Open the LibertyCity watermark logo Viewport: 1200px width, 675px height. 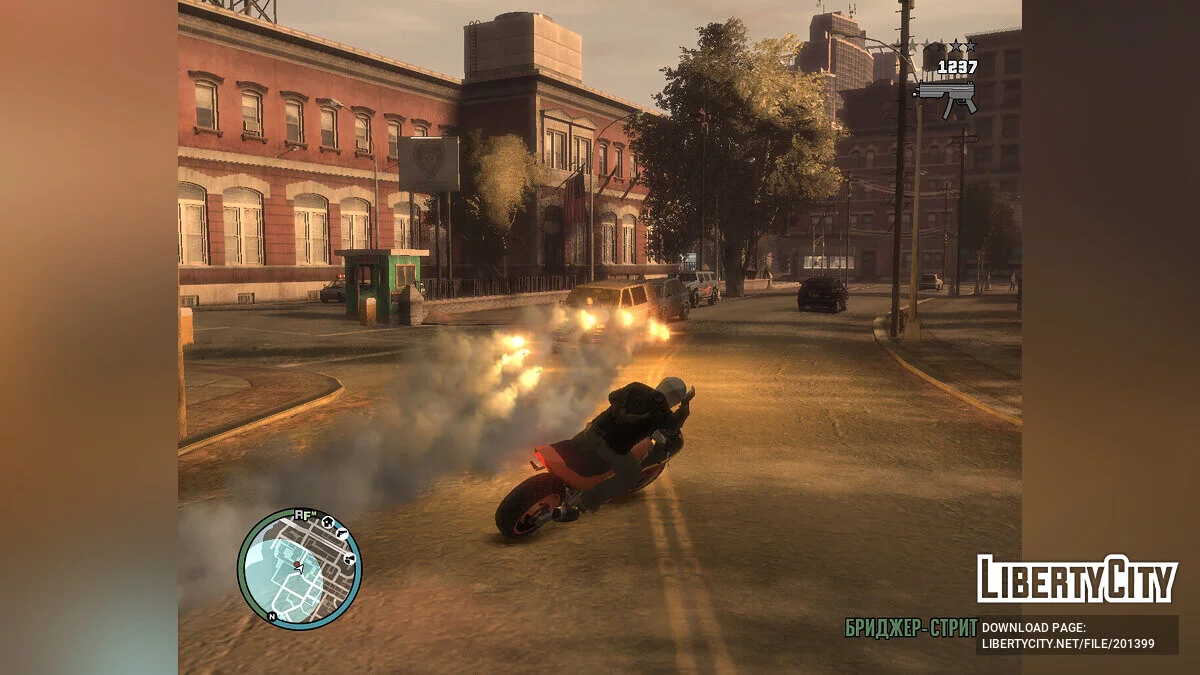coord(1076,579)
